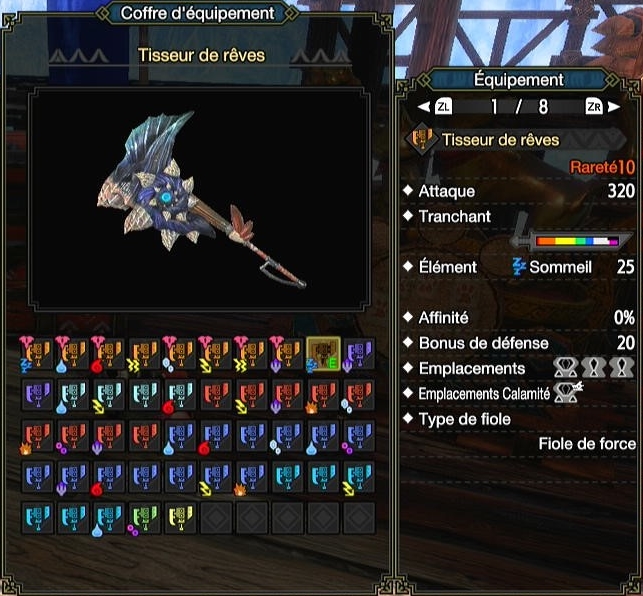
Task: Choose the orange sleep-element switch axe
Action: [x=35, y=353]
